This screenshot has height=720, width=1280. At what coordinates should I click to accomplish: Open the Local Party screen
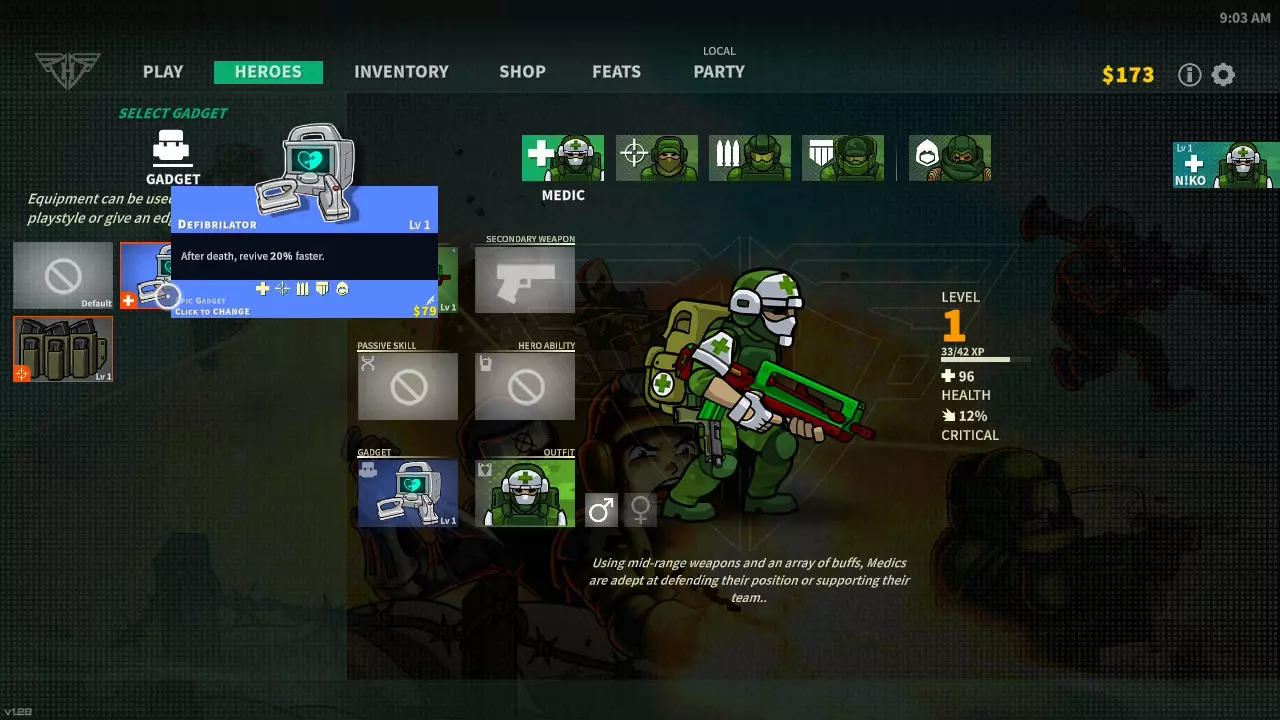(x=719, y=71)
